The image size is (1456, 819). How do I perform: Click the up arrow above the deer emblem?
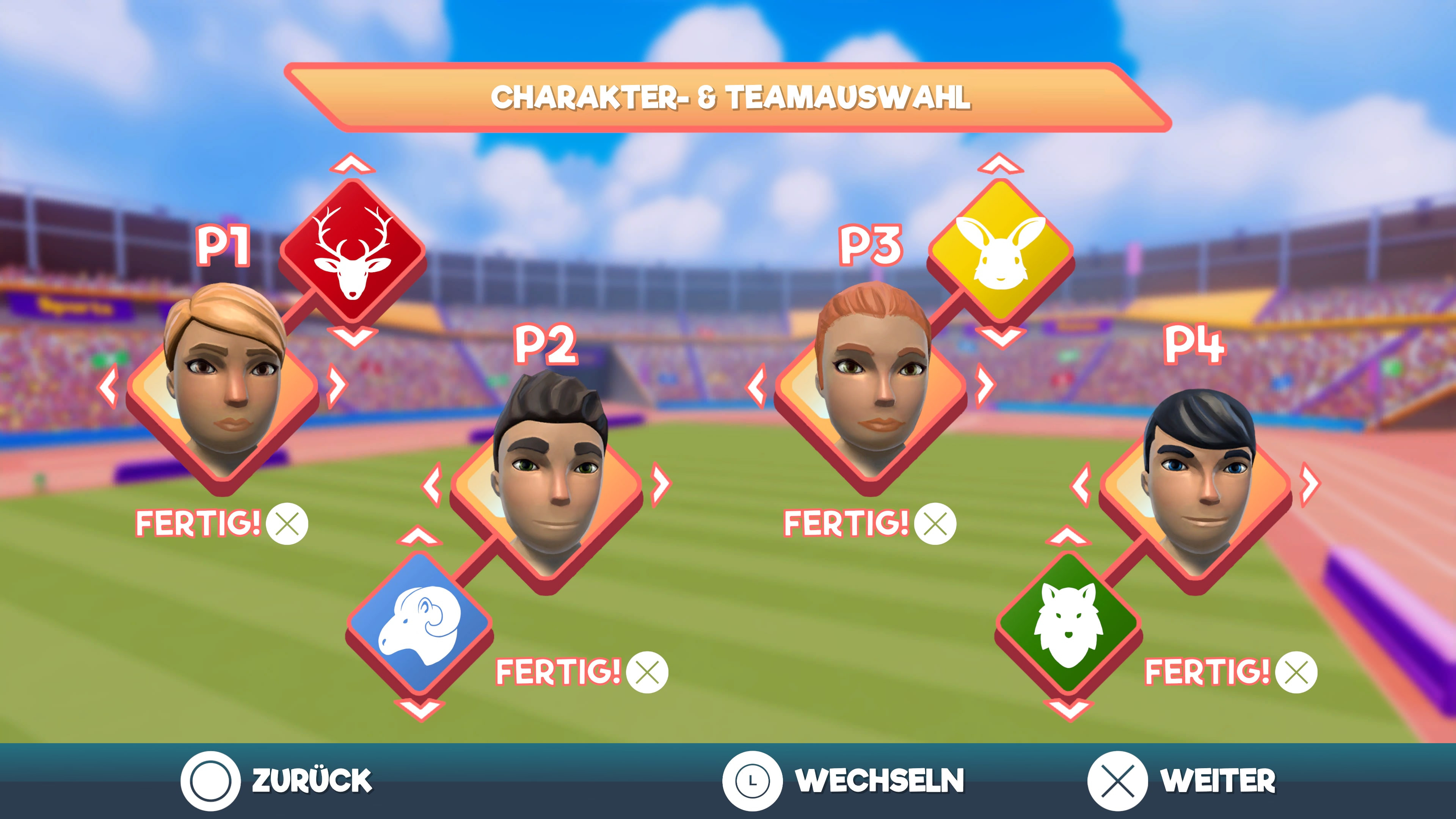352,164
